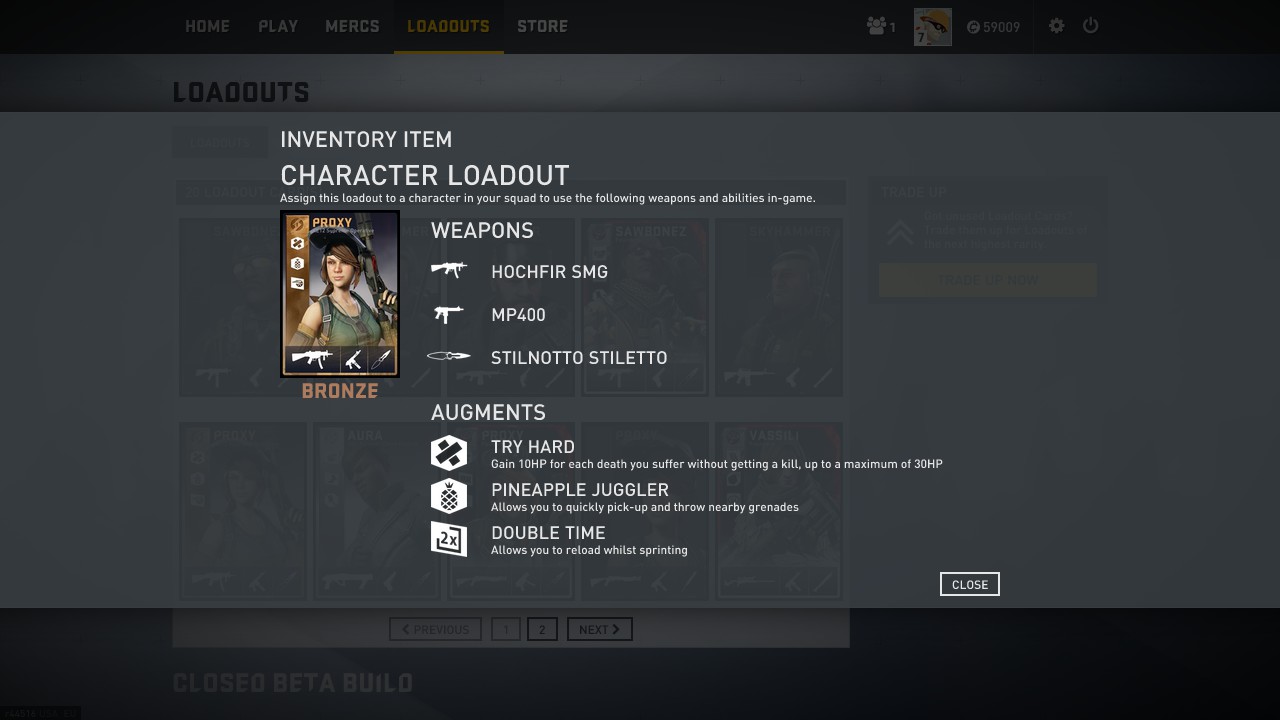Image resolution: width=1280 pixels, height=720 pixels.
Task: Select page 2 of loadouts
Action: click(x=542, y=629)
